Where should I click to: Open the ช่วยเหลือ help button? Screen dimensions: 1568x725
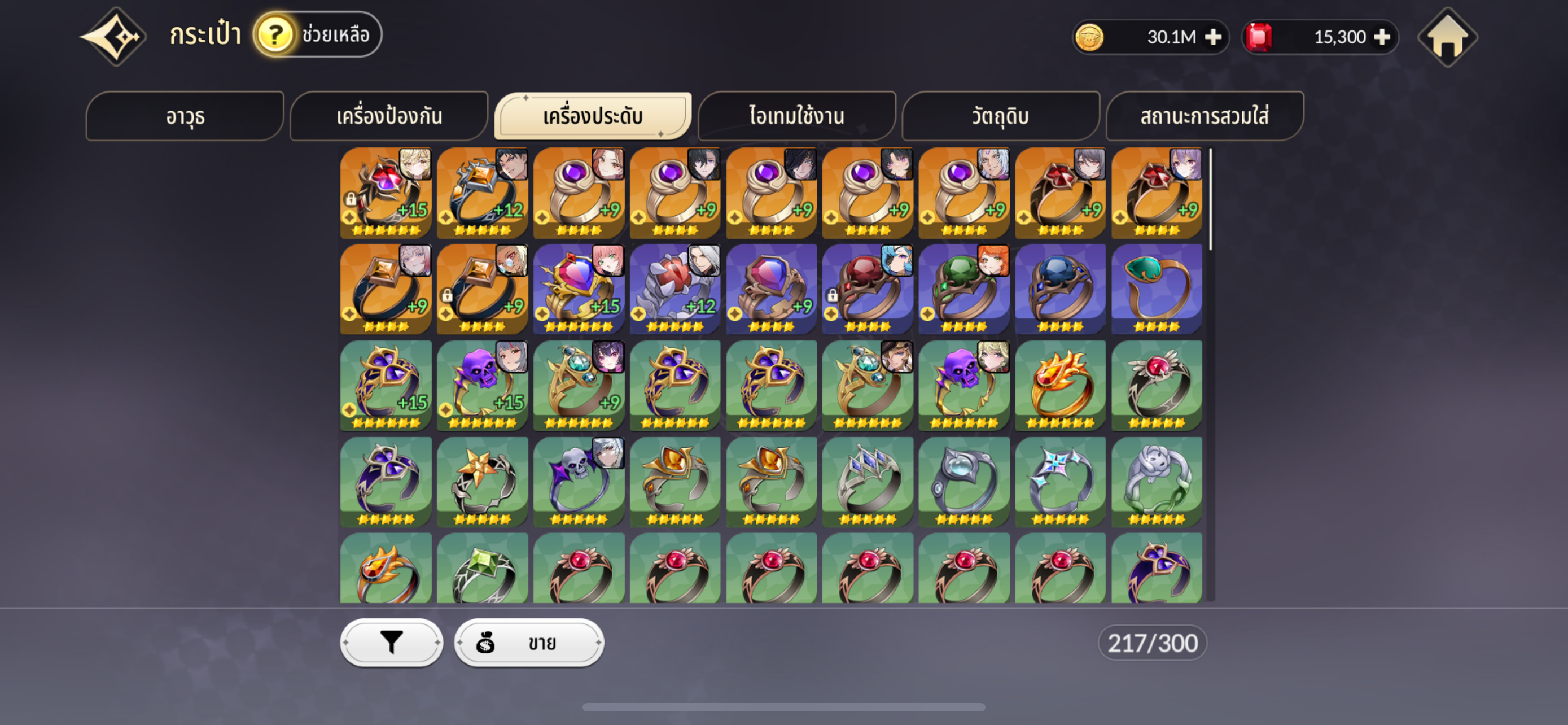coord(318,34)
